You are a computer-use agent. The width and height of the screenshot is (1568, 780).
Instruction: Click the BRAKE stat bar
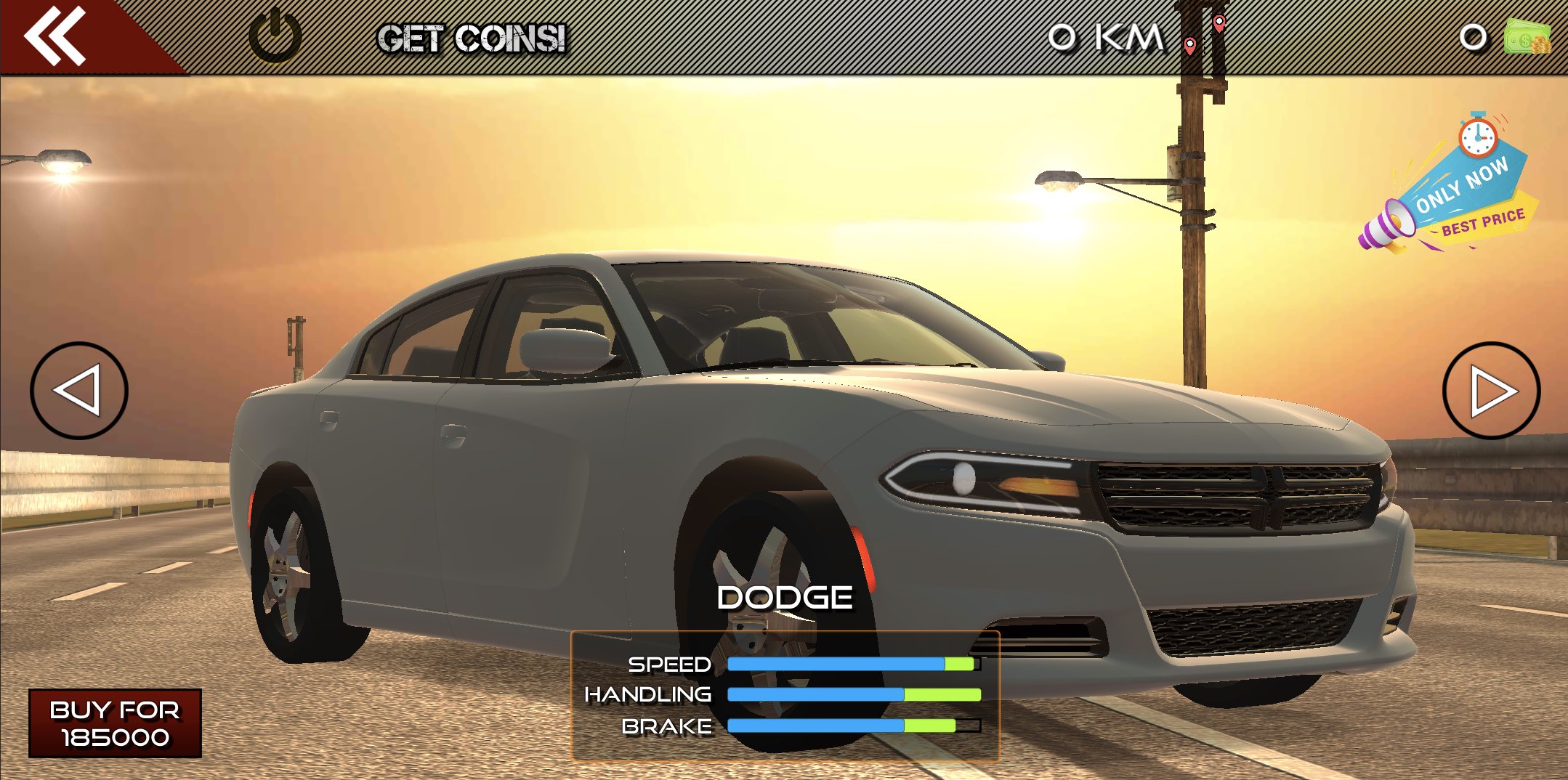(x=854, y=724)
